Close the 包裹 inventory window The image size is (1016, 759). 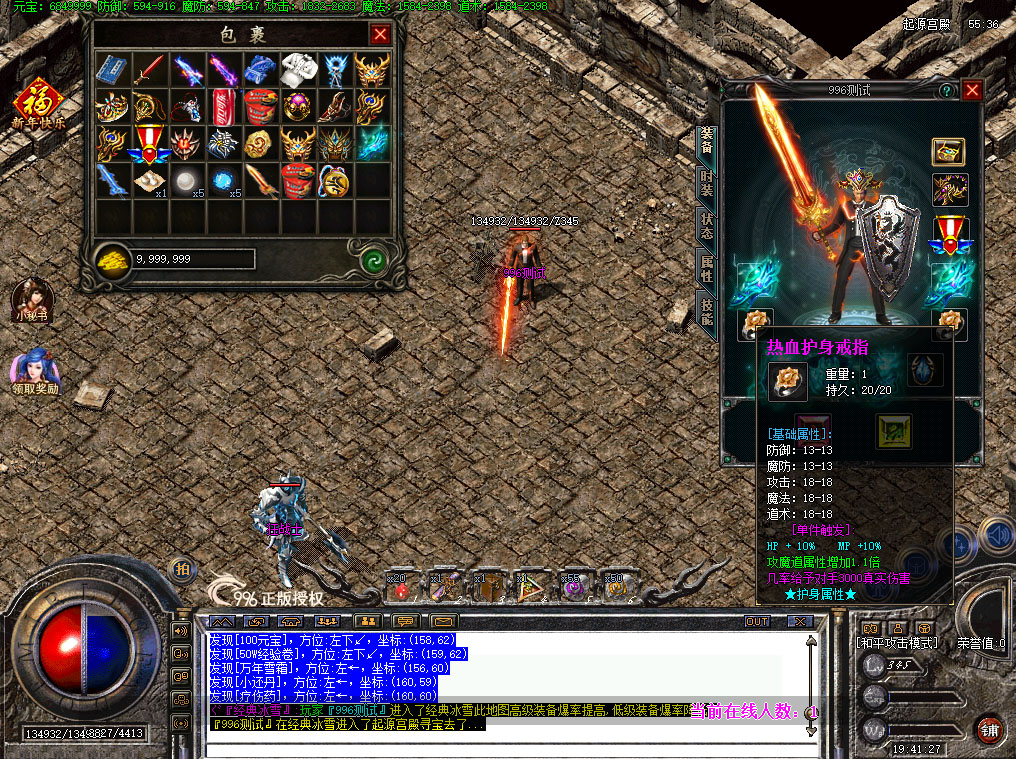coord(380,35)
